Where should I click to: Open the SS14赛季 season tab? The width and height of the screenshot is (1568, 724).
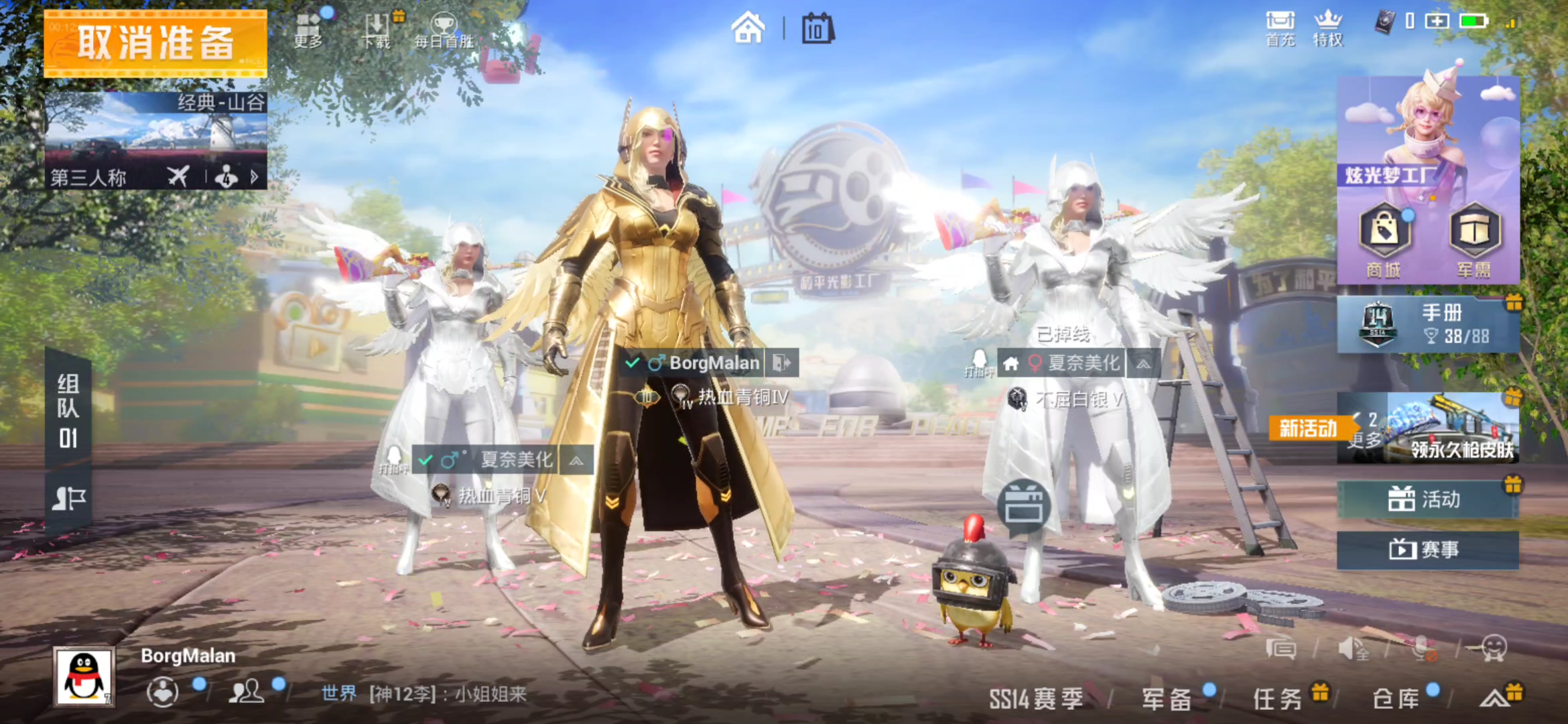pos(1036,699)
